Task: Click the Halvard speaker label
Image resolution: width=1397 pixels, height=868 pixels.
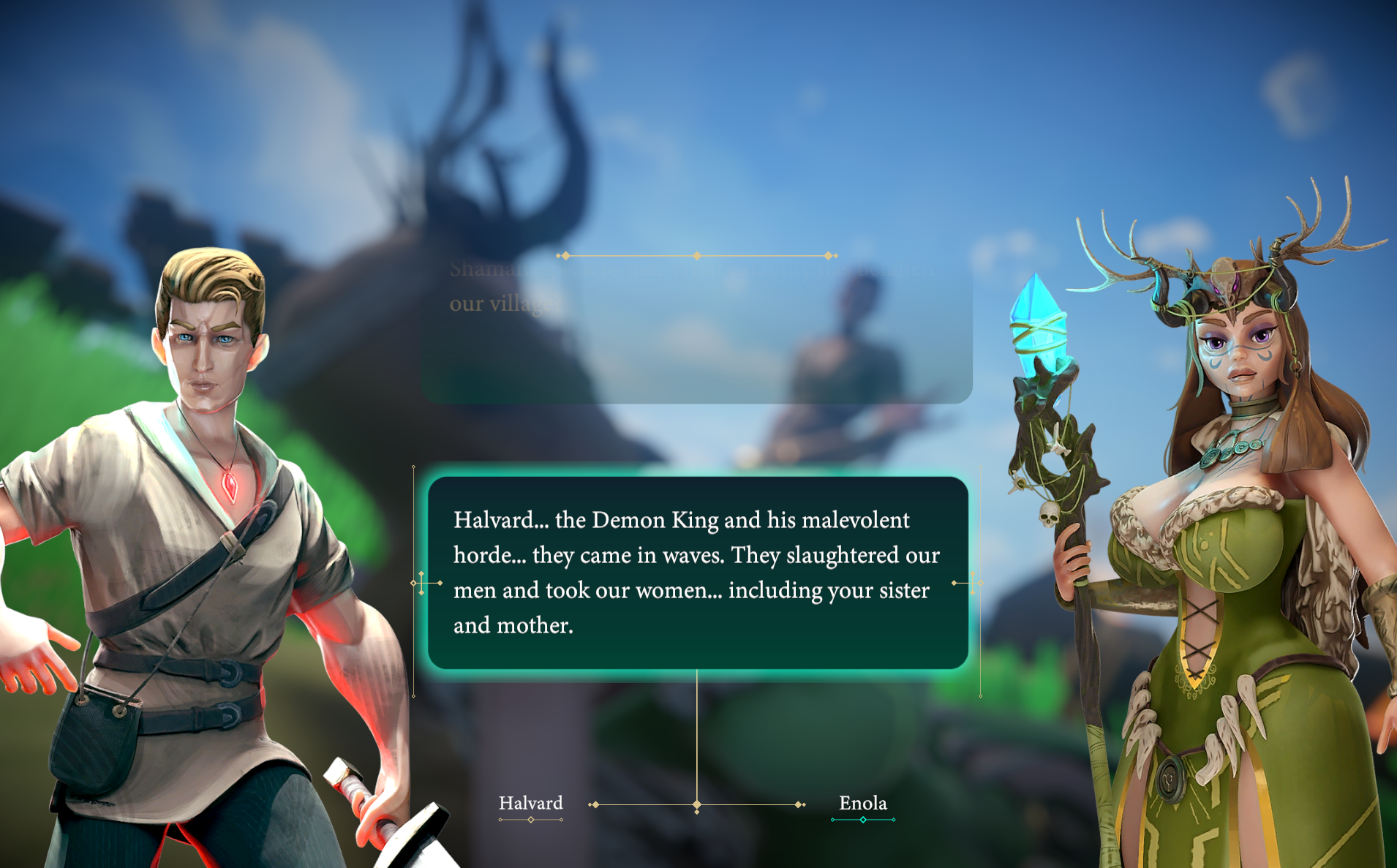Action: point(530,804)
